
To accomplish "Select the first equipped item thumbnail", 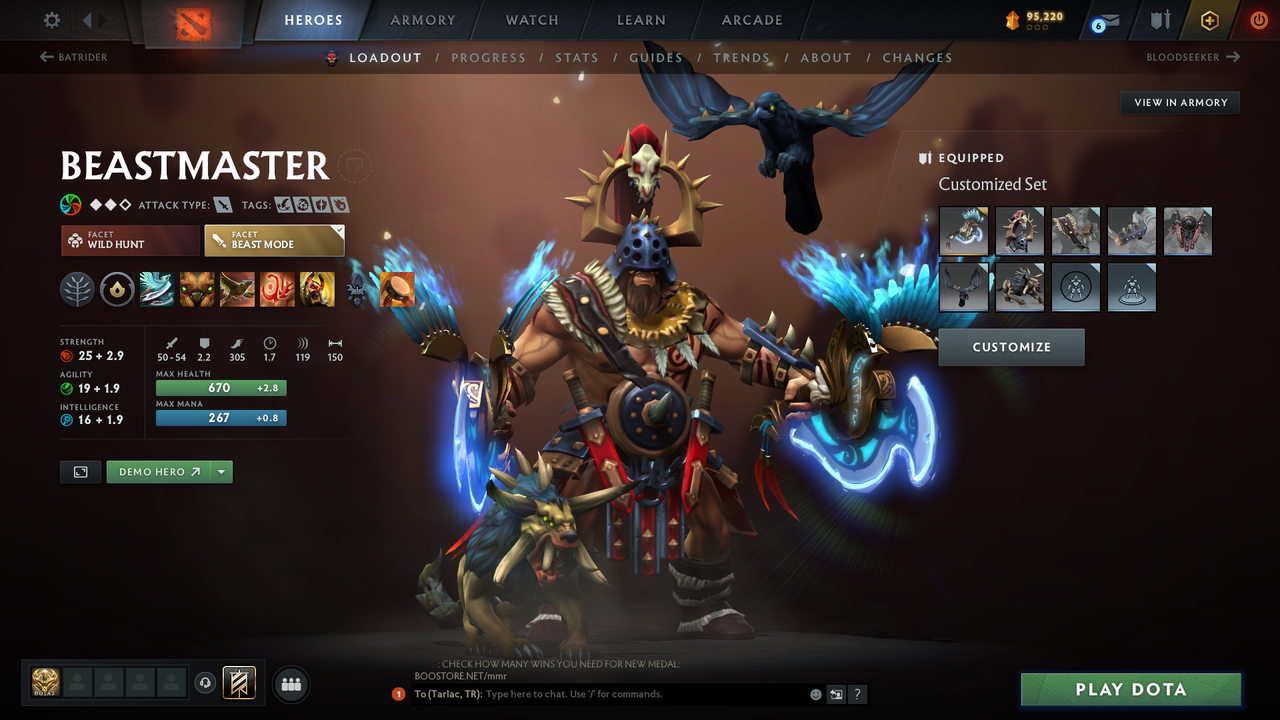I will click(x=963, y=231).
